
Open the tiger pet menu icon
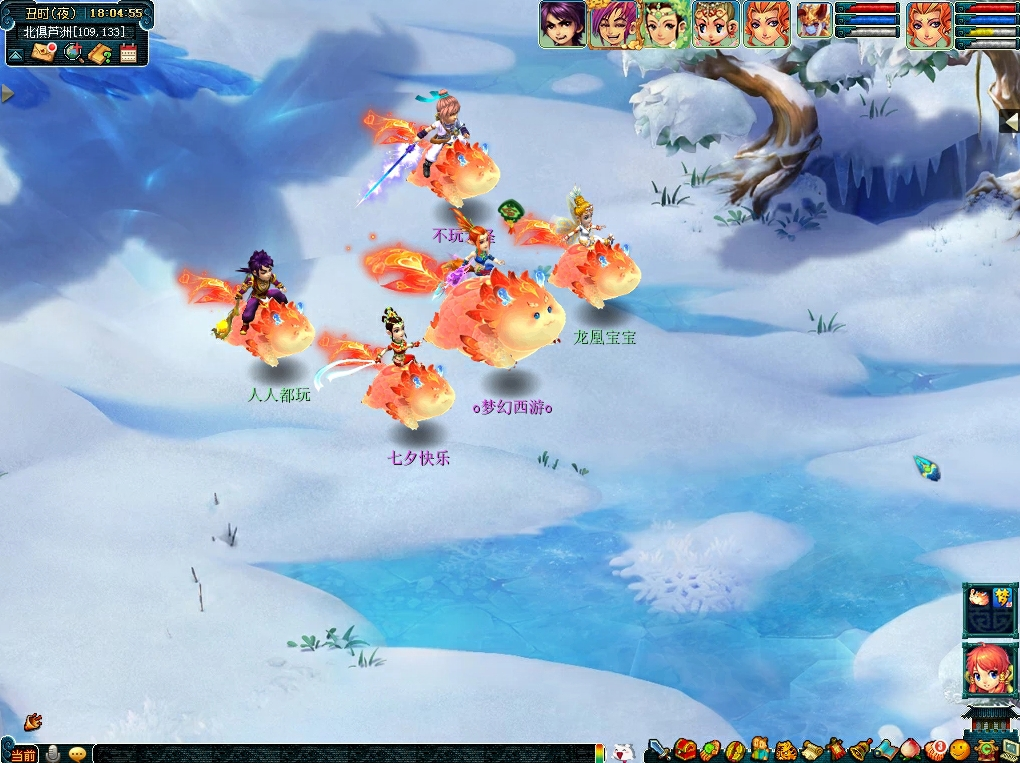[785, 749]
